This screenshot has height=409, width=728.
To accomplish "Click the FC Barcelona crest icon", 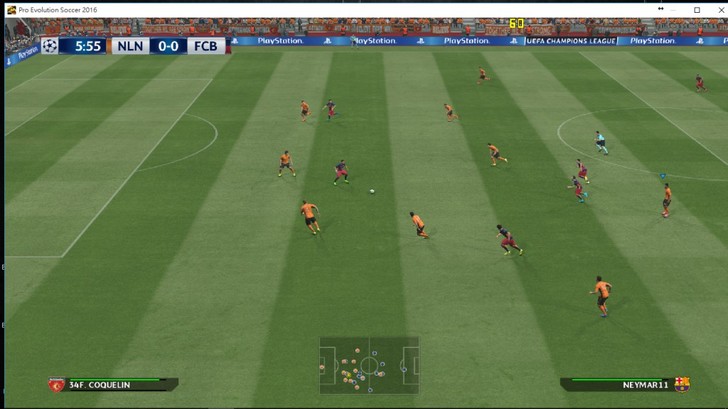I will click(x=683, y=384).
